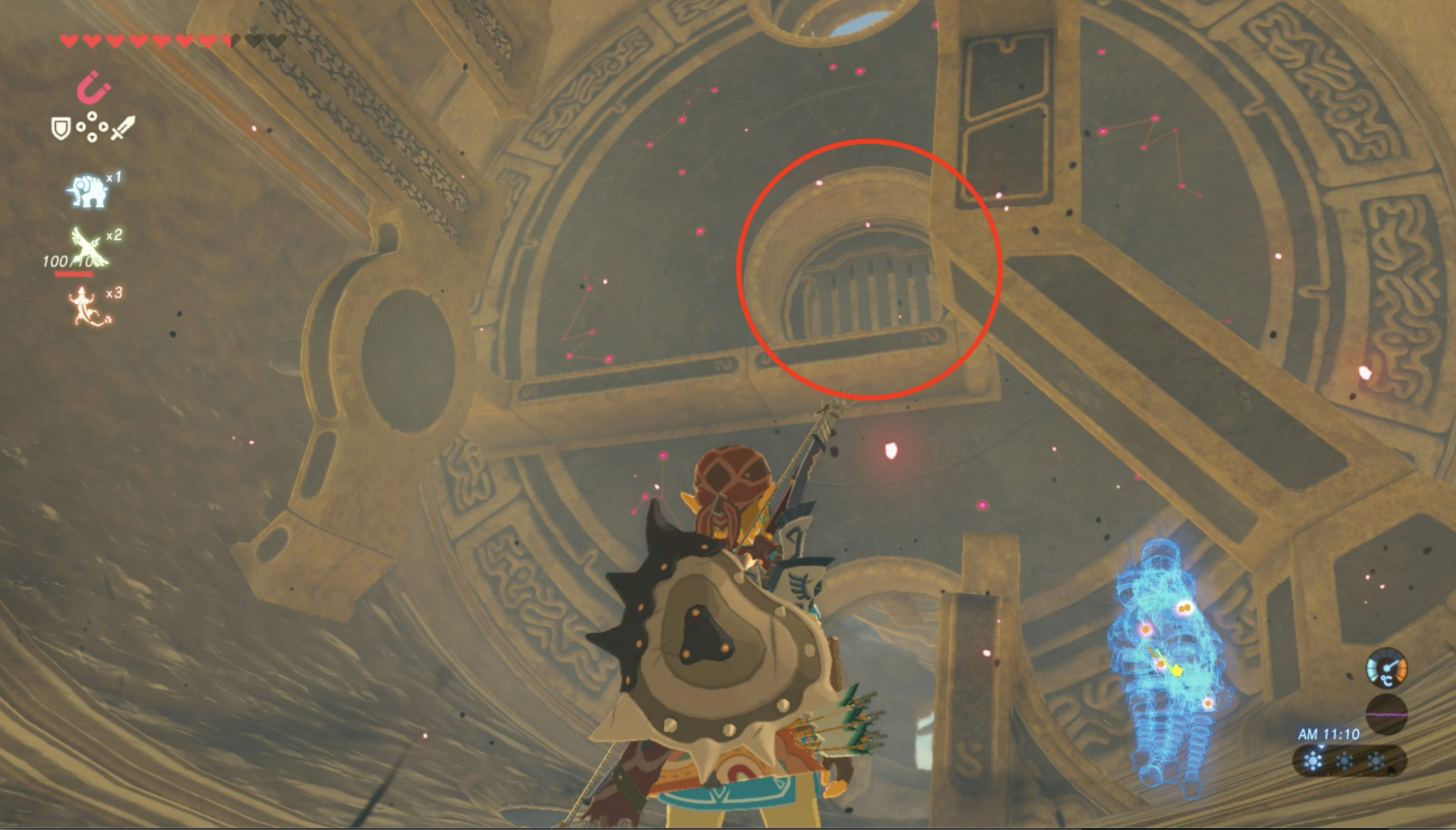
Task: Select the AM 11:10 time display
Action: click(x=1329, y=734)
